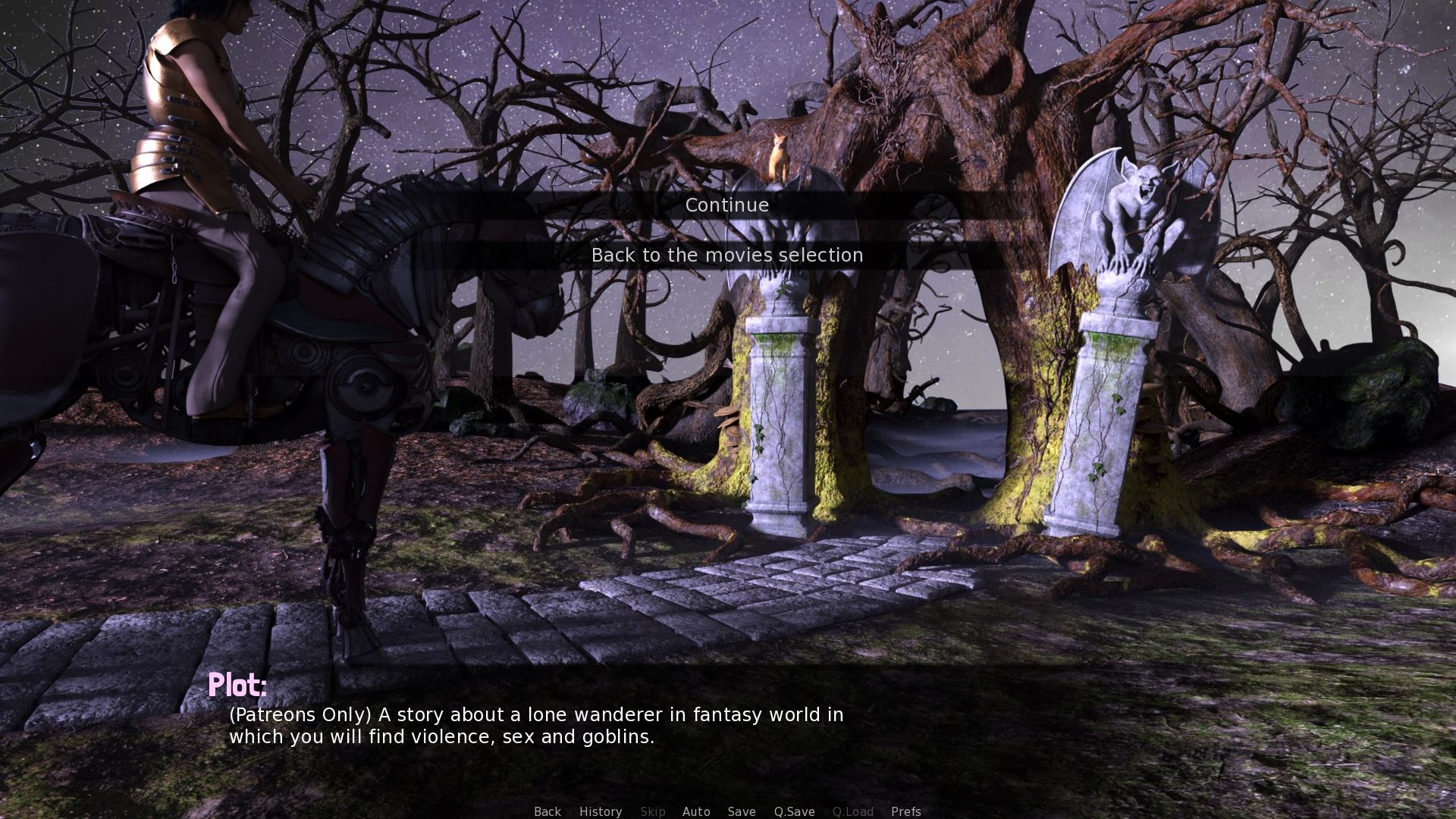Toggle Auto advance mode

coord(696,811)
